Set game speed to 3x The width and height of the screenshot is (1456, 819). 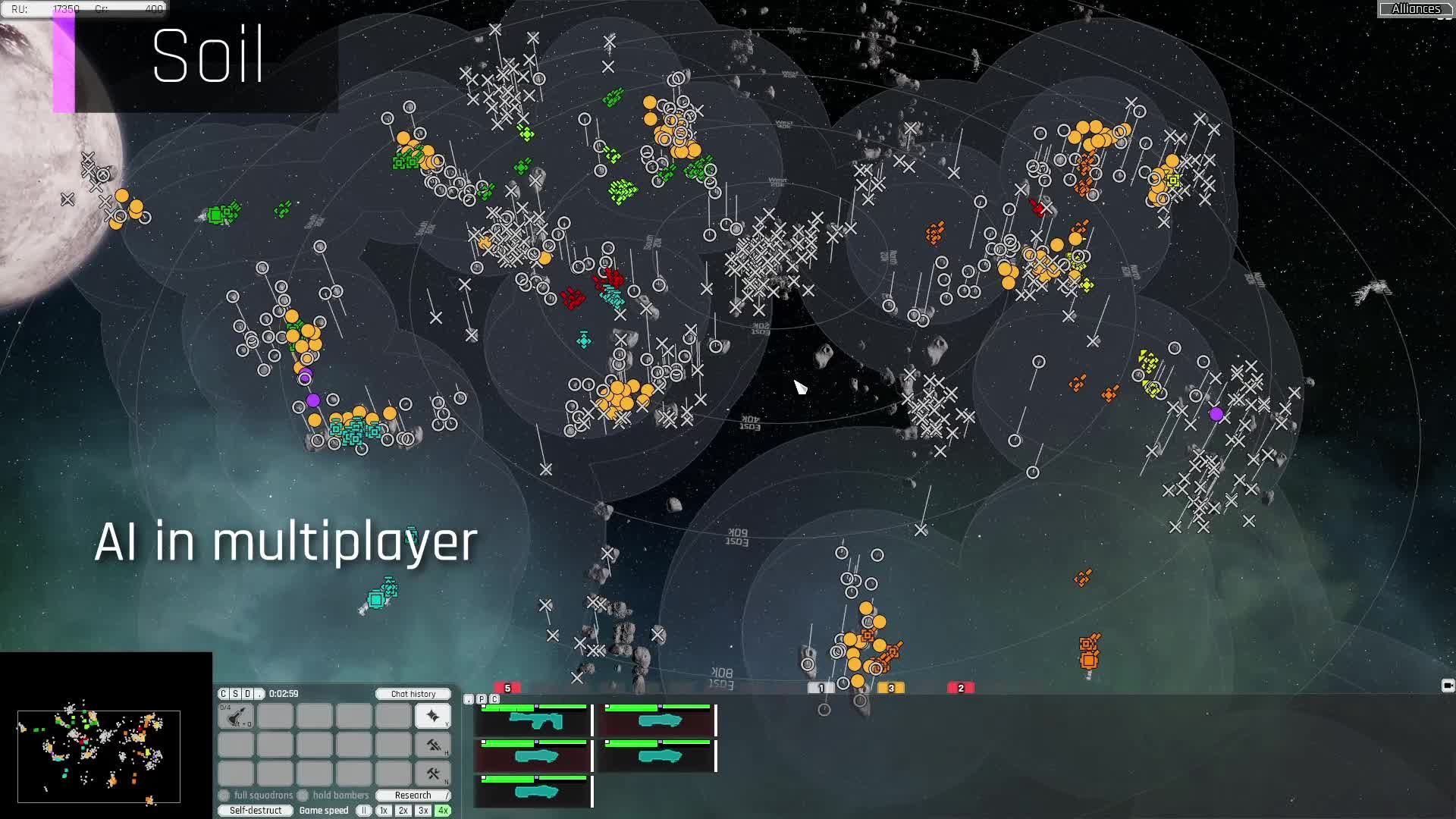click(x=423, y=811)
